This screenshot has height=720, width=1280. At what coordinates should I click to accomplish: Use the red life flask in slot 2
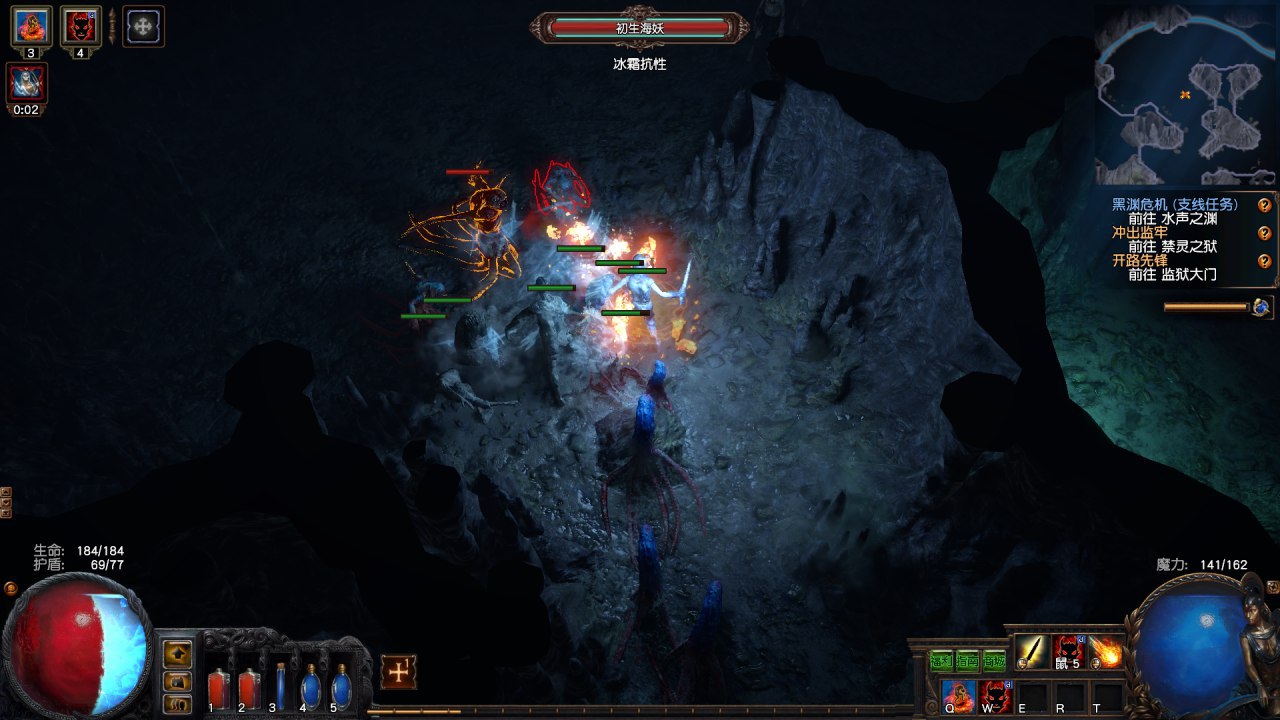click(248, 688)
